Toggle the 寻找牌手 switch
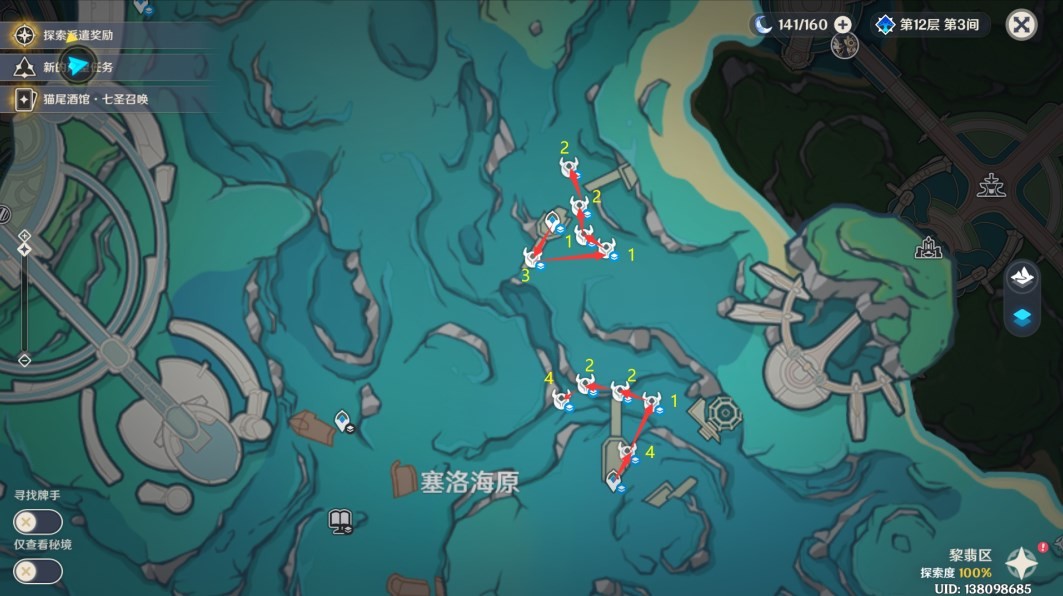The image size is (1063, 596). (38, 522)
